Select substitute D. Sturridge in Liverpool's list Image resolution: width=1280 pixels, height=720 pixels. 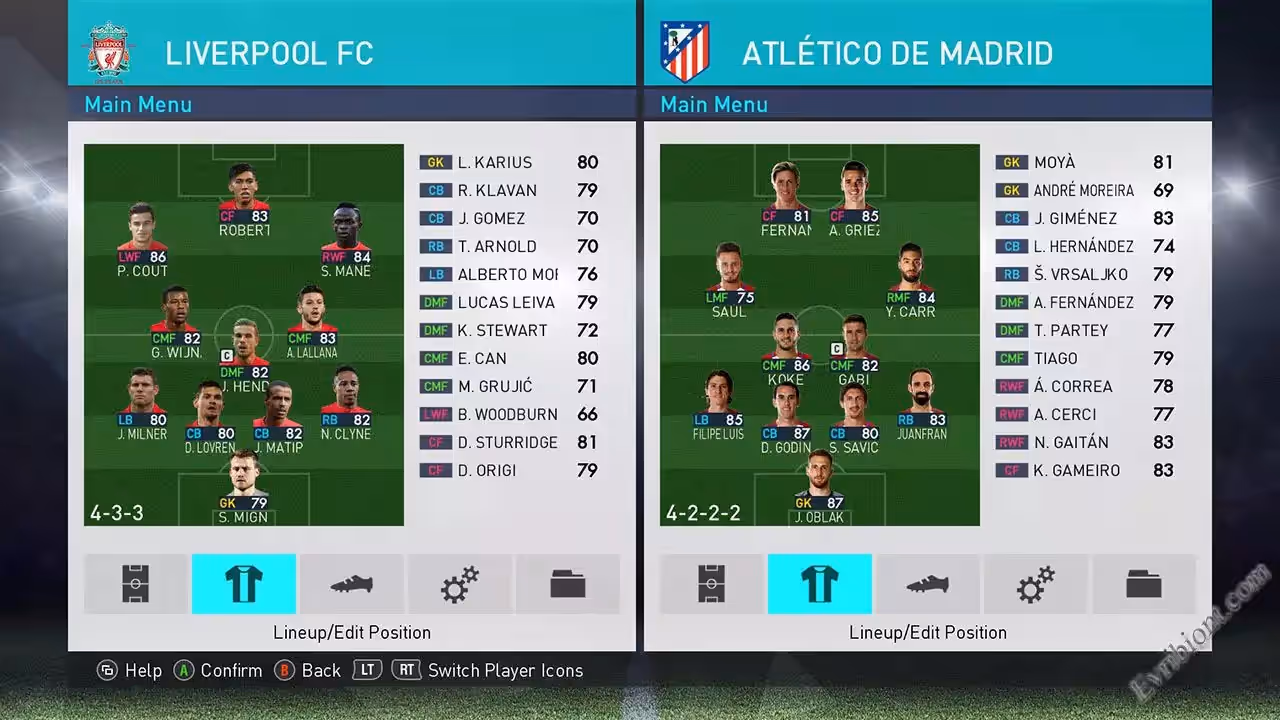click(508, 442)
